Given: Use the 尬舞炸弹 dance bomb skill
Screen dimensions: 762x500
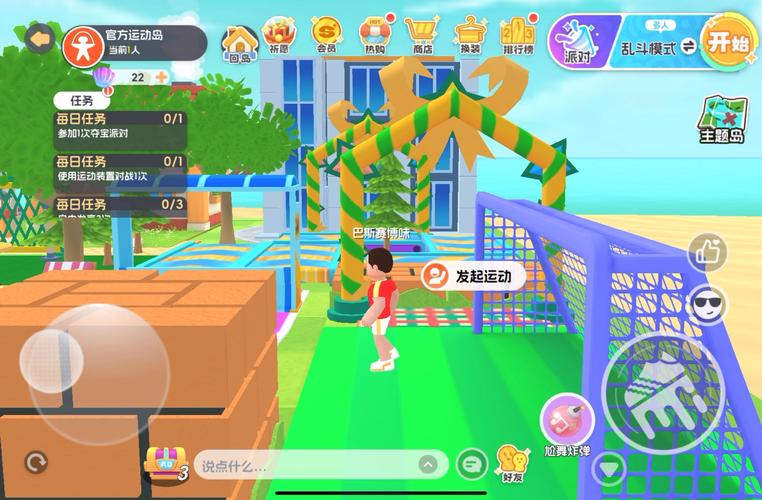Looking at the screenshot, I should 568,420.
